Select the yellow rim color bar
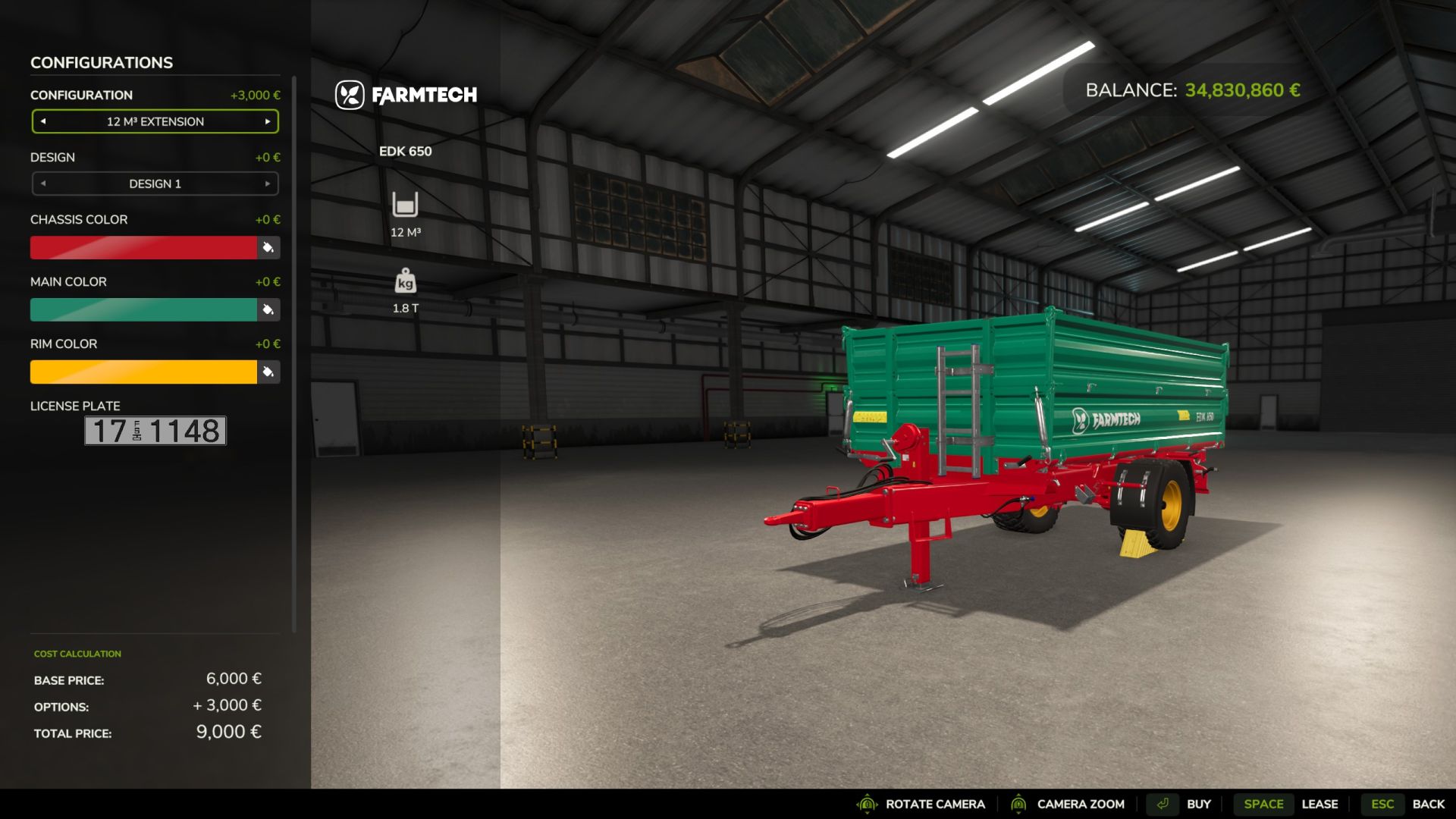This screenshot has height=819, width=1456. point(143,372)
